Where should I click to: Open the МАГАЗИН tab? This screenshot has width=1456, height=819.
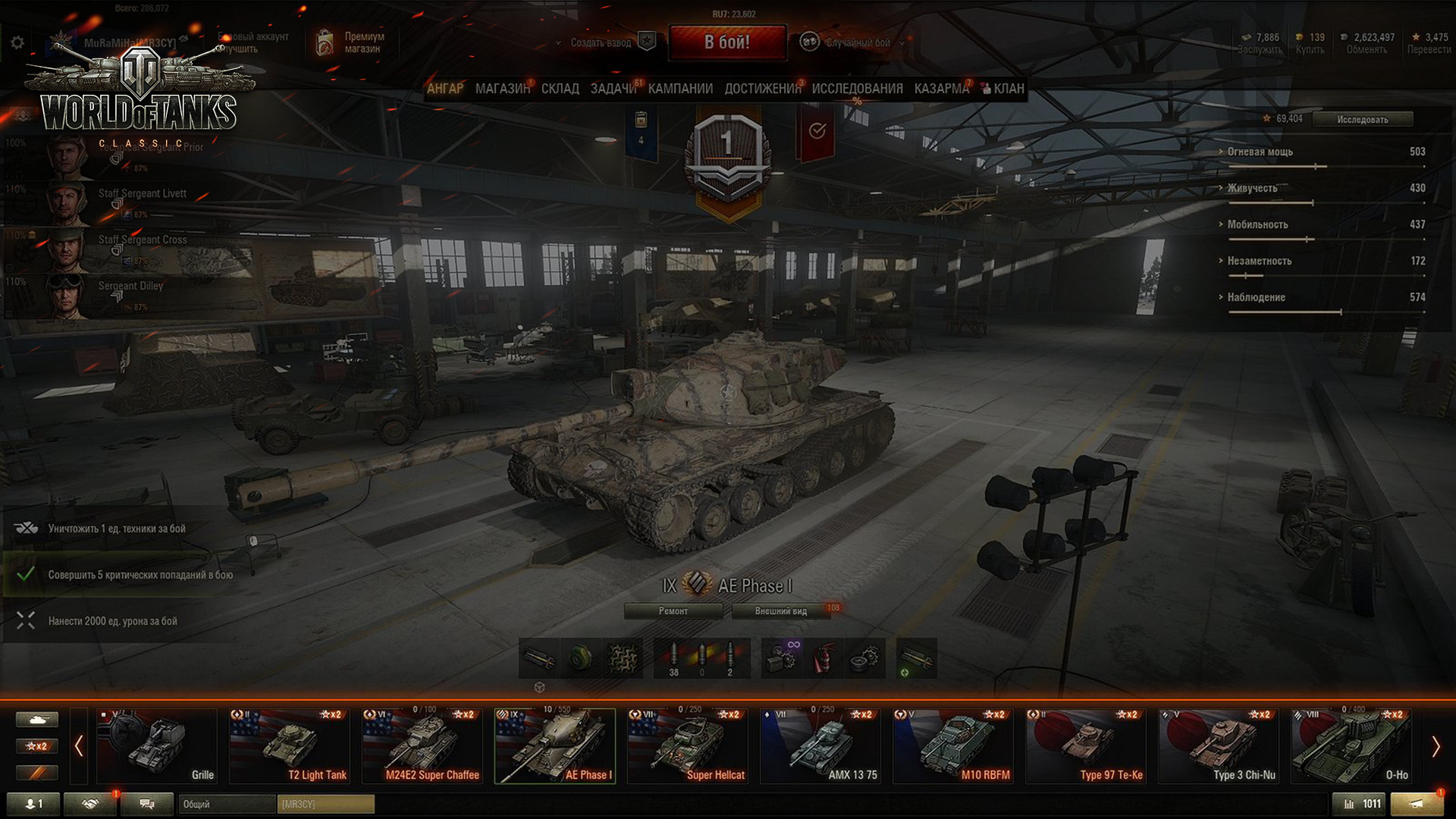coord(502,89)
